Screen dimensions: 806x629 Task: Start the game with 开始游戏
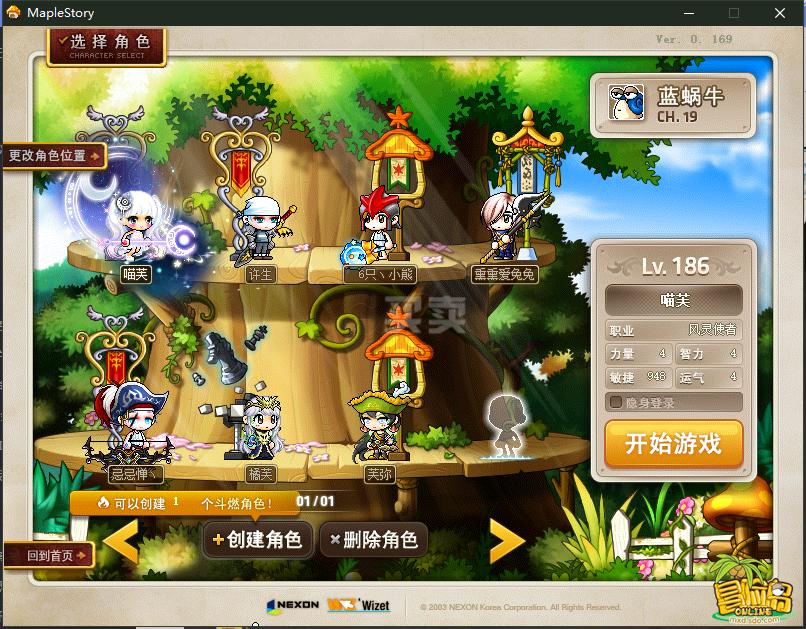(673, 444)
